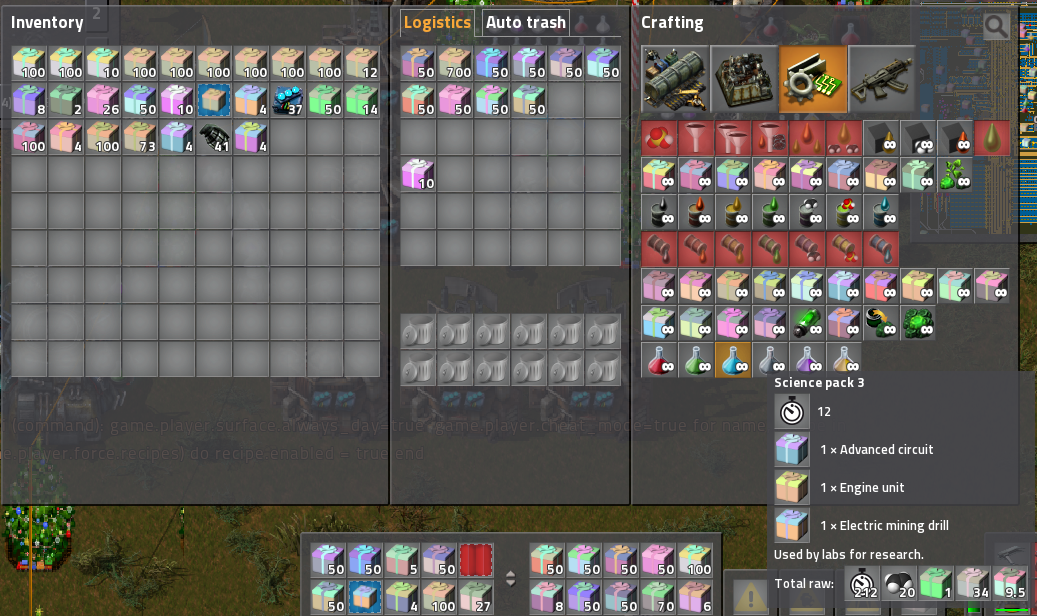1037x616 pixels.
Task: Select the red item in the quickbar
Action: tap(476, 560)
